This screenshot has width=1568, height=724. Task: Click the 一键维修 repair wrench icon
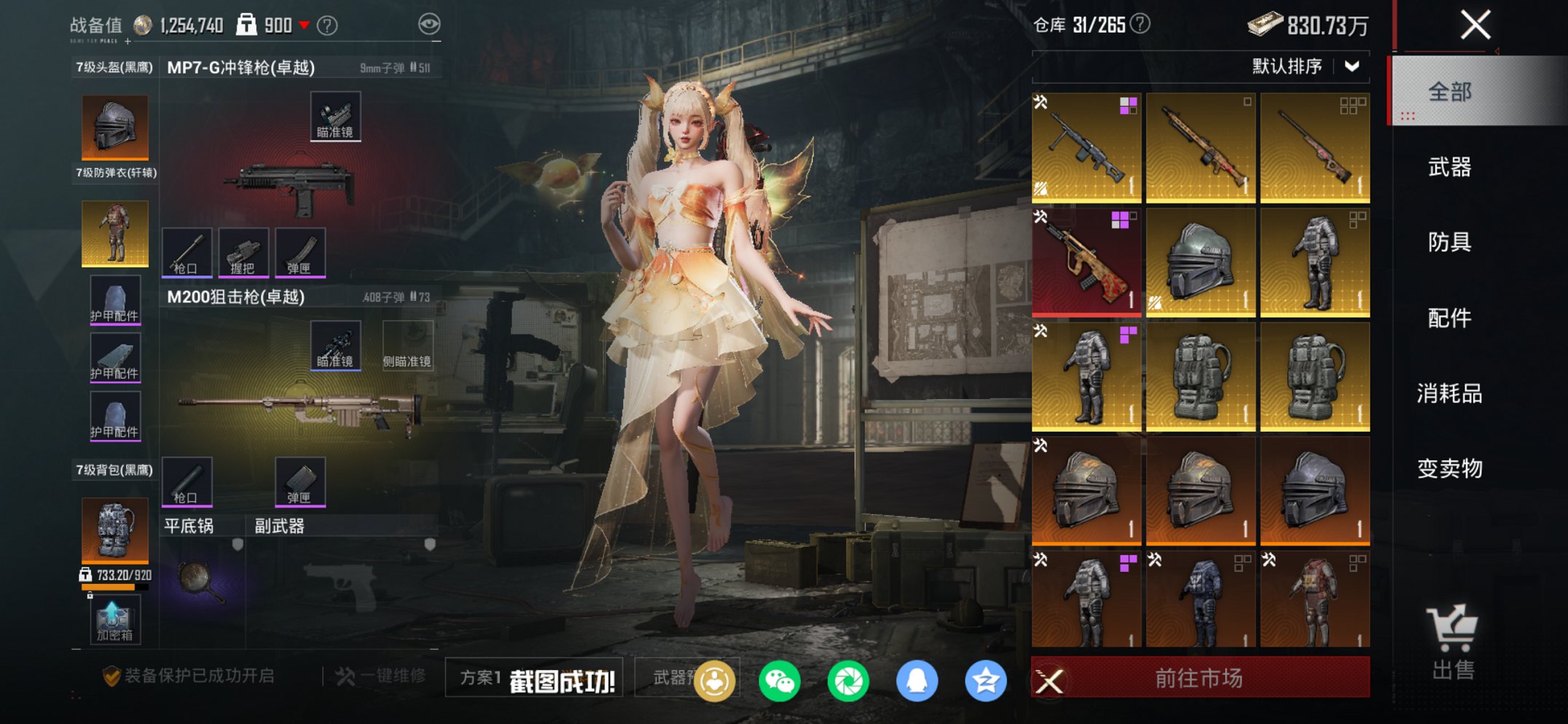click(x=344, y=677)
